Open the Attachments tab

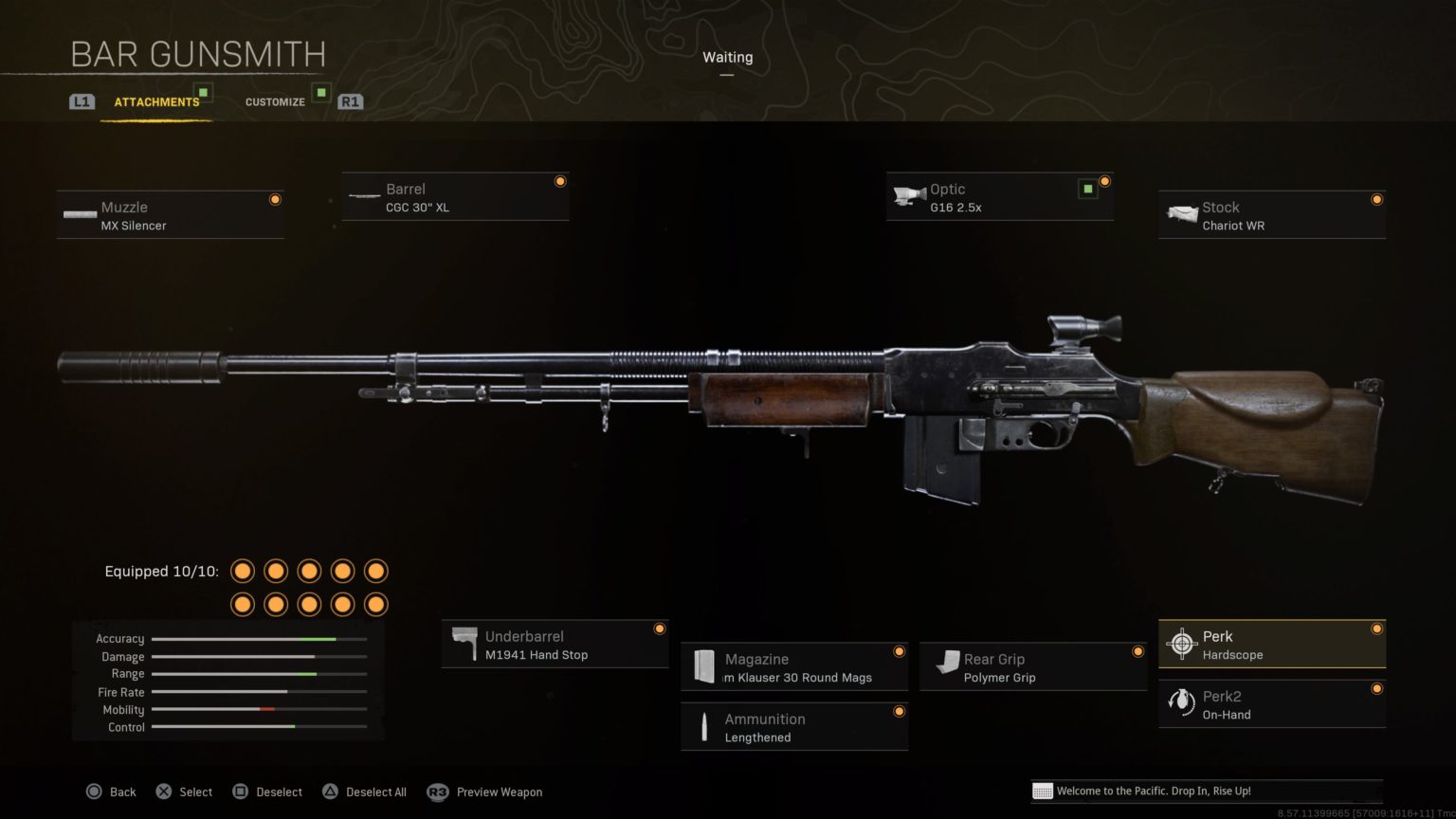point(157,101)
